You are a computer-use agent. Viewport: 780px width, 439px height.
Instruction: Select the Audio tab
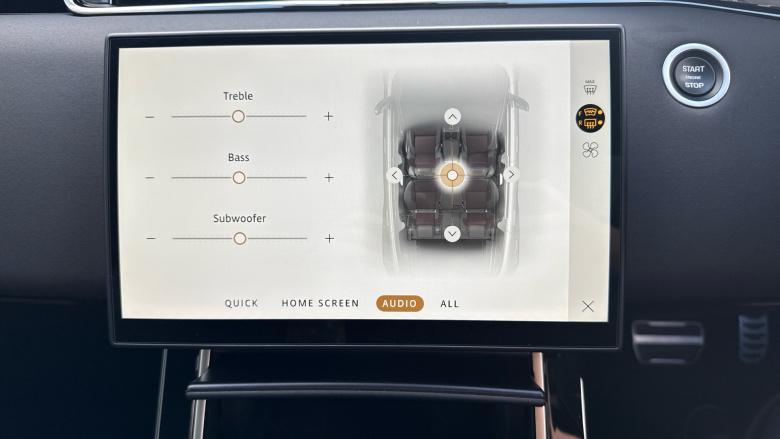(400, 304)
